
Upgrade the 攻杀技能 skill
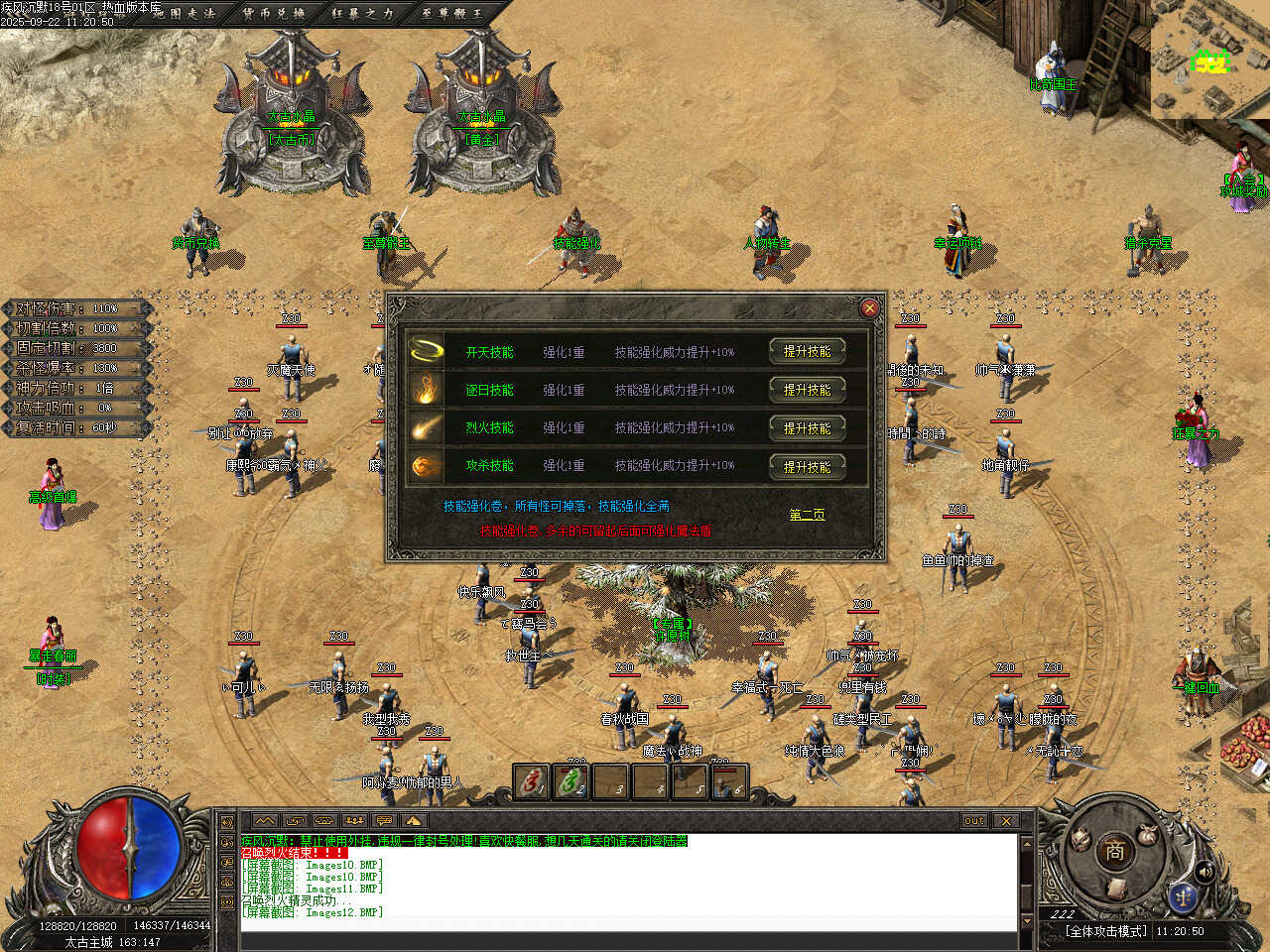[x=807, y=466]
